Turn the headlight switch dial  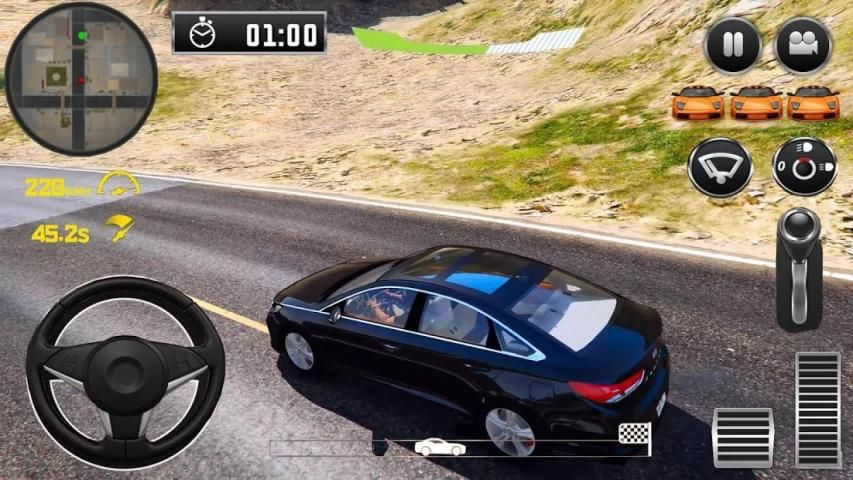[x=804, y=167]
